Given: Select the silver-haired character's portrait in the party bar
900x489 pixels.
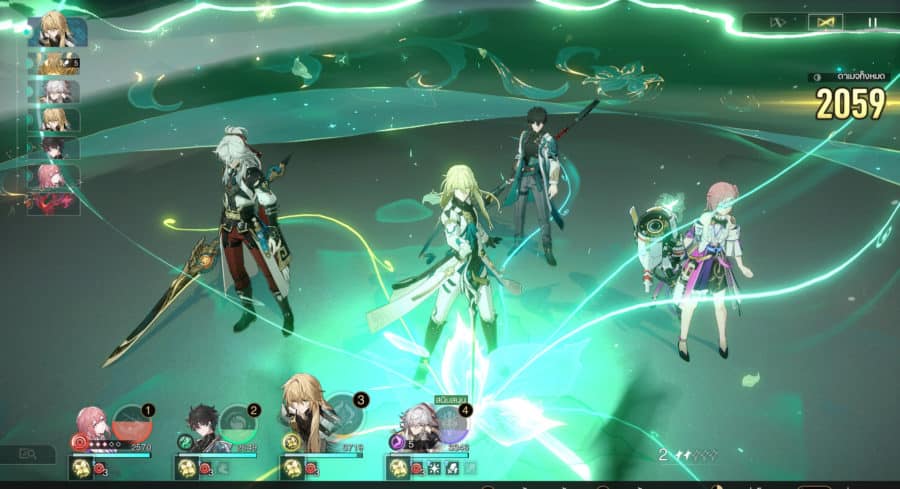Looking at the screenshot, I should [419, 428].
